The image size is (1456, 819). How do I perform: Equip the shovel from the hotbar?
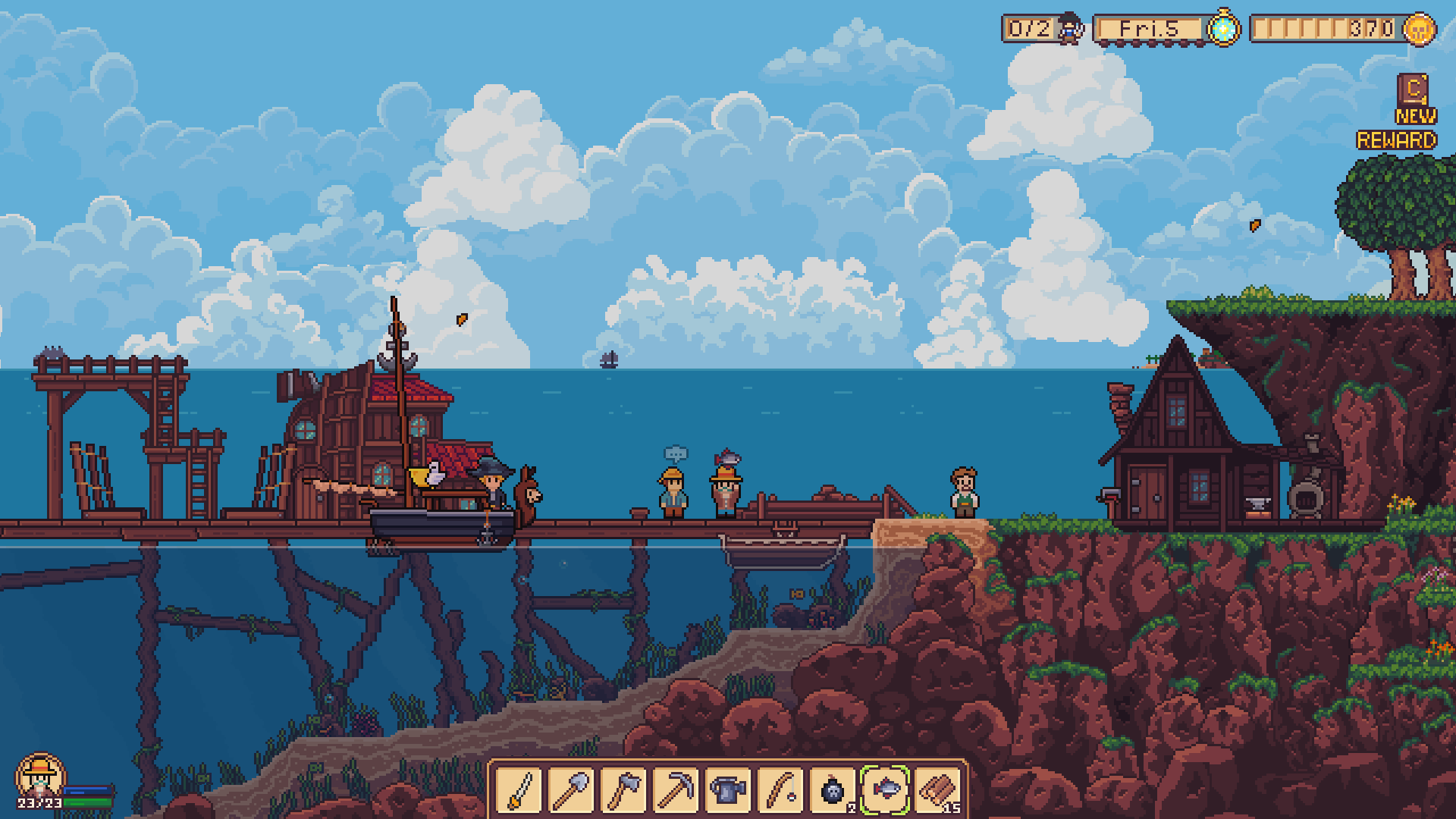tap(572, 790)
